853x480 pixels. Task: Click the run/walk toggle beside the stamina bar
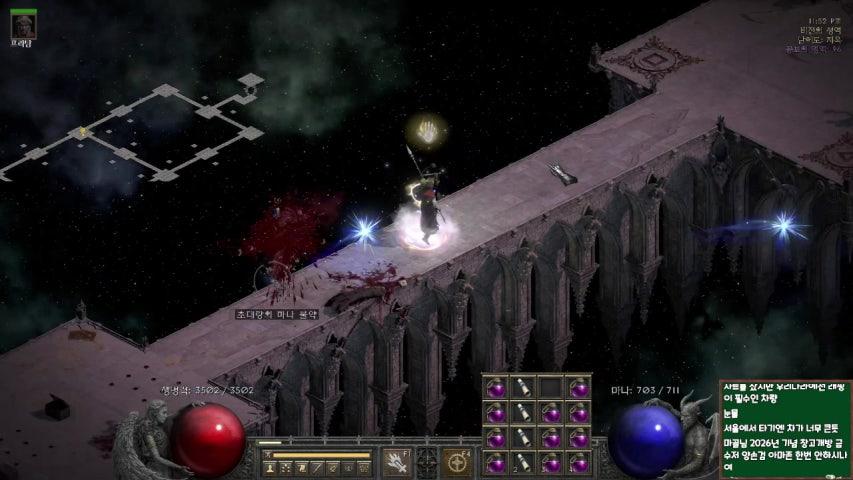click(267, 455)
